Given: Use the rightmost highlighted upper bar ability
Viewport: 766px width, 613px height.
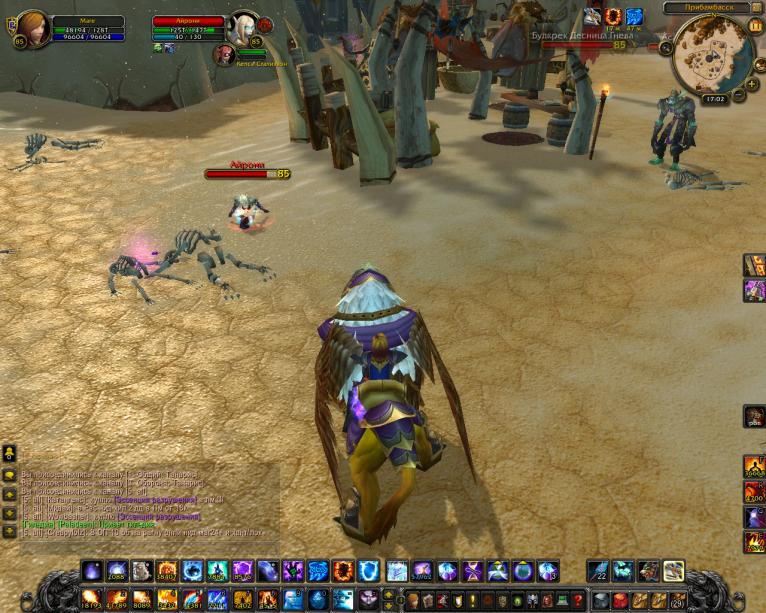Looking at the screenshot, I should (x=673, y=571).
